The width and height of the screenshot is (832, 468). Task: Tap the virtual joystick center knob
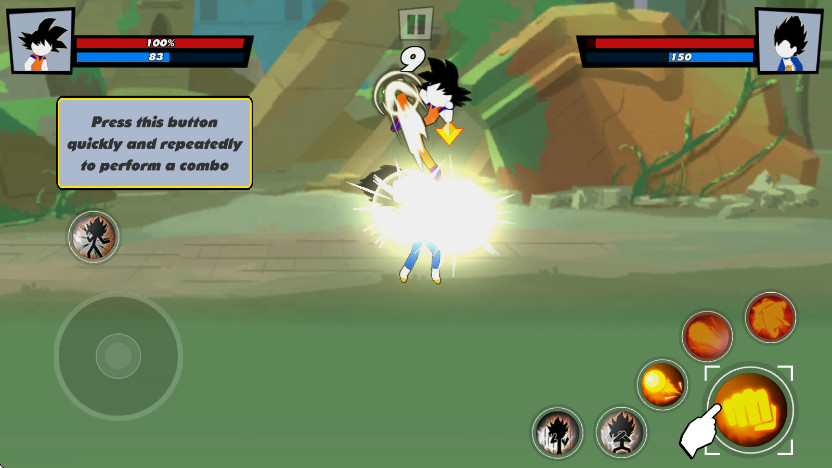point(118,355)
